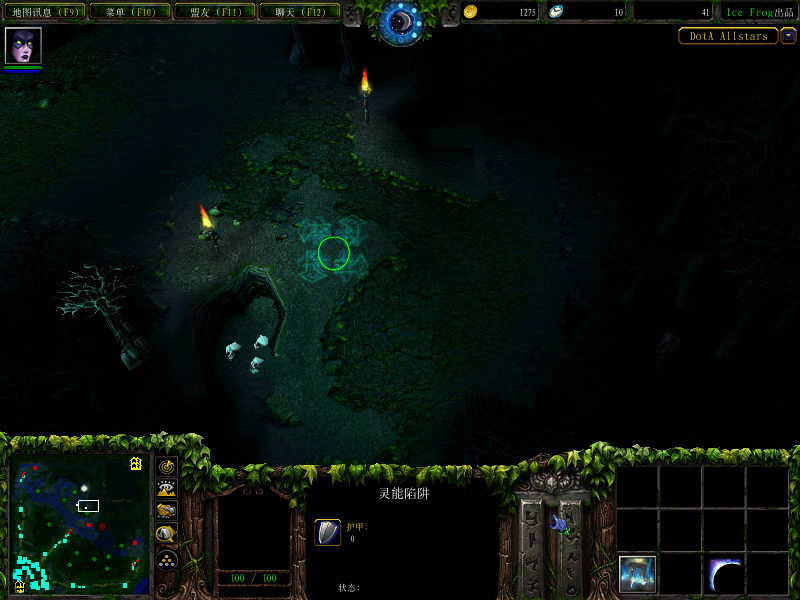800x600 pixels.
Task: Activate the crescent eclipse ability icon
Action: (x=725, y=574)
